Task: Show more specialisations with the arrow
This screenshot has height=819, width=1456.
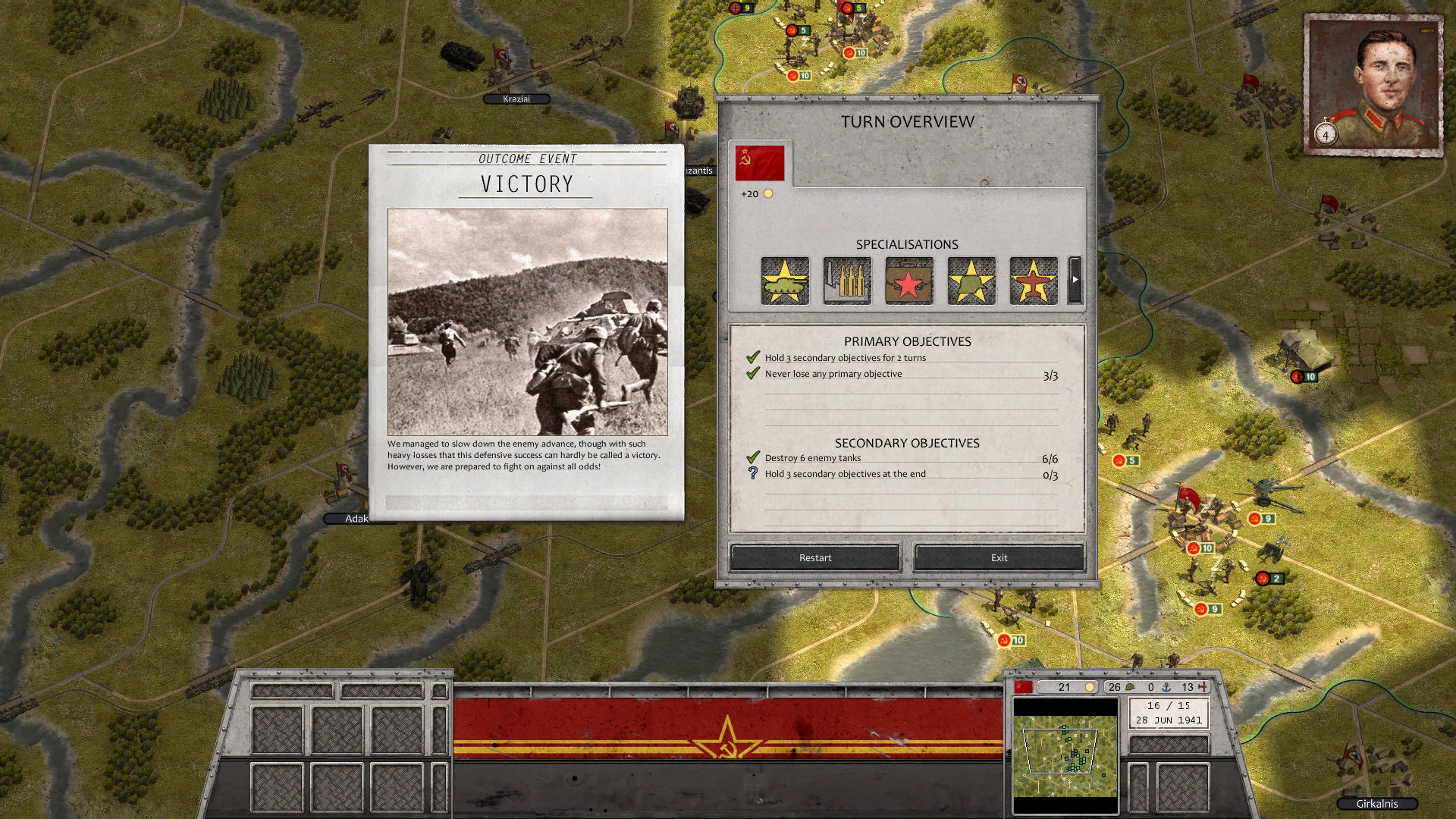Action: click(x=1075, y=280)
